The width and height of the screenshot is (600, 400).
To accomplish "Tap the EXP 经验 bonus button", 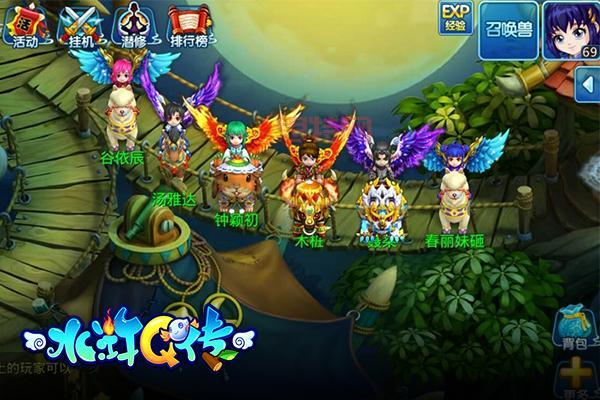I will coord(455,16).
